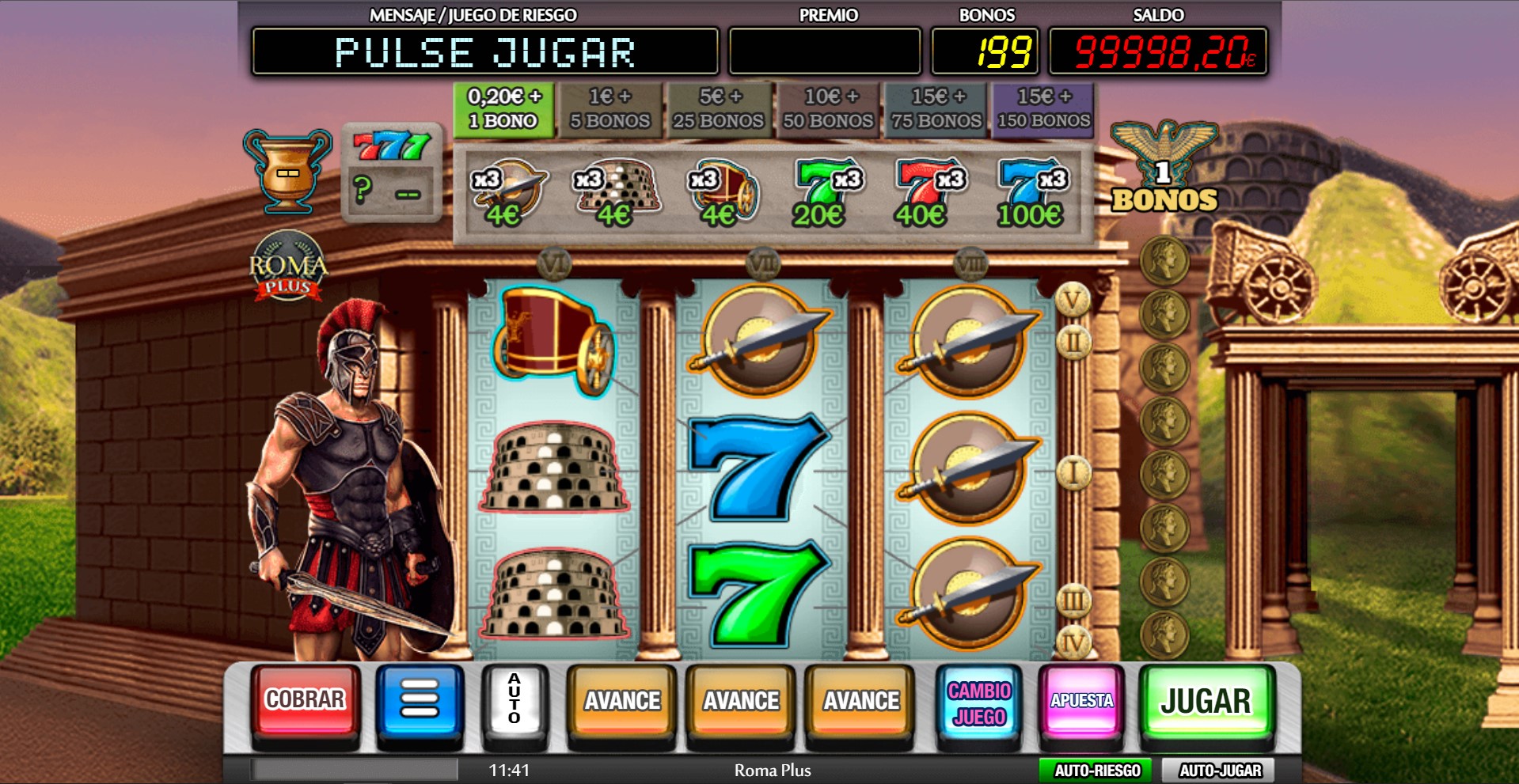The height and width of the screenshot is (784, 1519).
Task: Spin the reels with JUGAR
Action: pos(1206,701)
